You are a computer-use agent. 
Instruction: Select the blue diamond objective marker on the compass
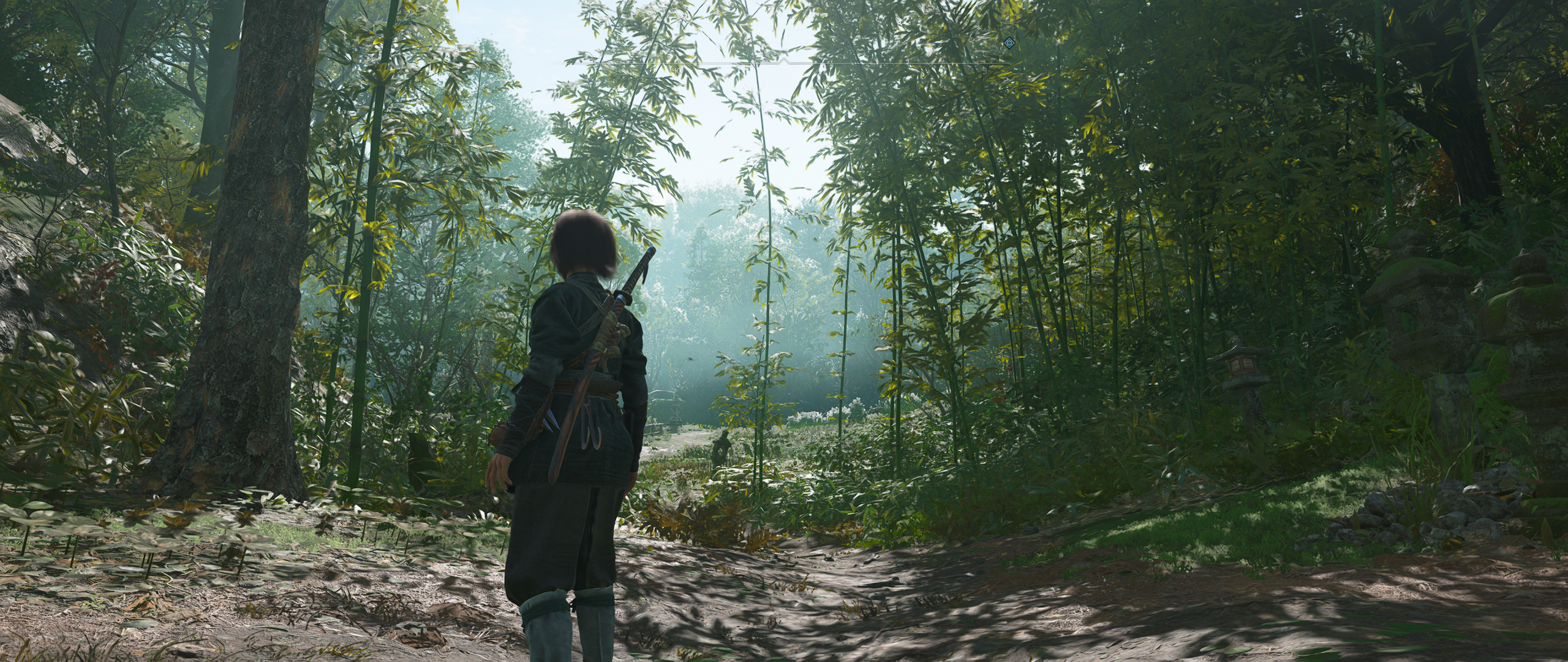[1010, 42]
